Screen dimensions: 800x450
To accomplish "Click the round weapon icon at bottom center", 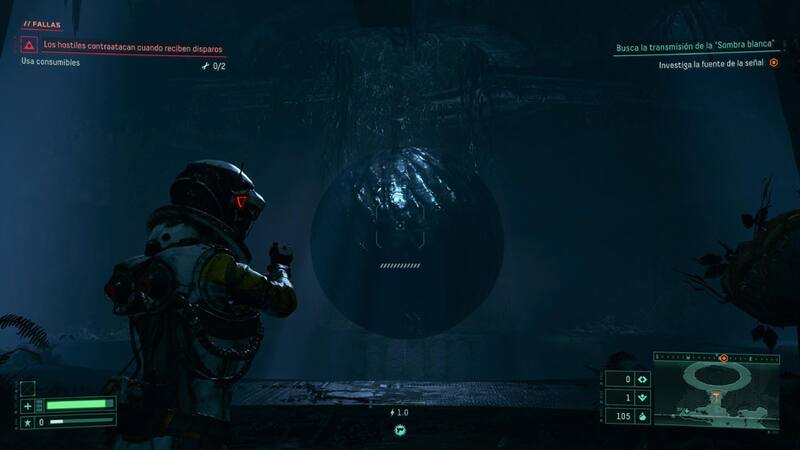I will click(x=400, y=429).
